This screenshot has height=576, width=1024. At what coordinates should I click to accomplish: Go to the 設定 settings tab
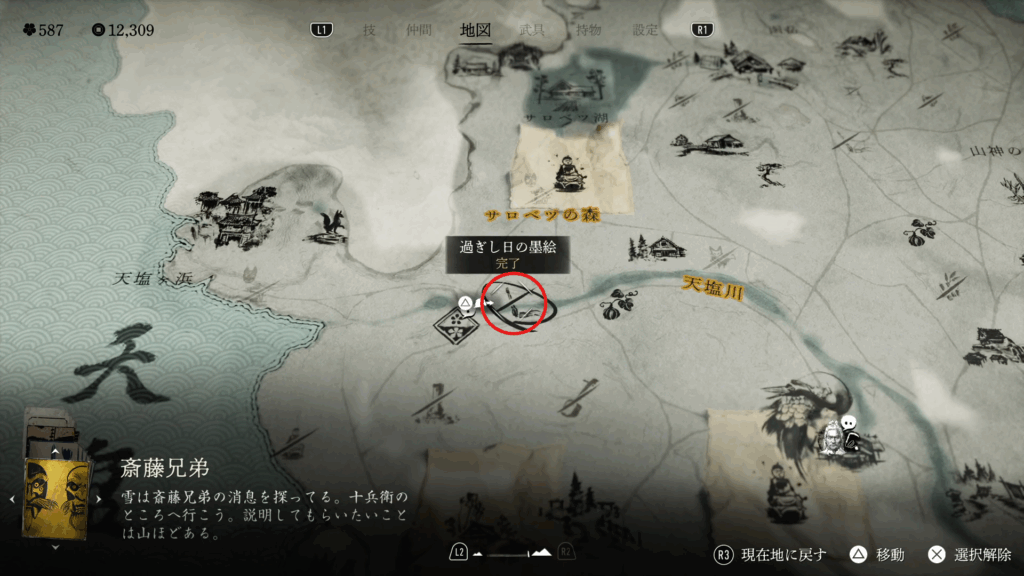[x=645, y=30]
